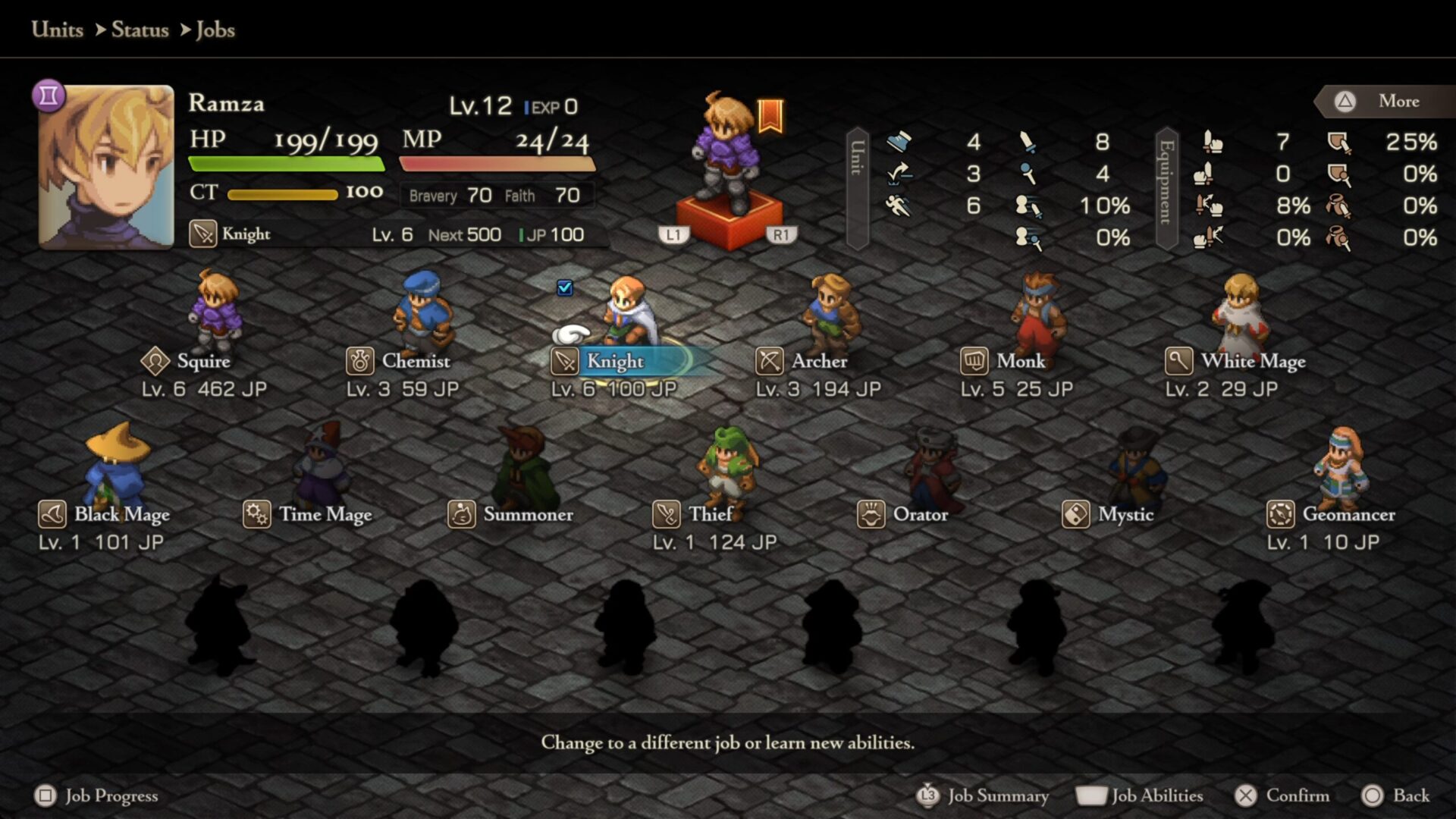The width and height of the screenshot is (1456, 819).
Task: Select the Summoner job icon
Action: click(x=461, y=515)
